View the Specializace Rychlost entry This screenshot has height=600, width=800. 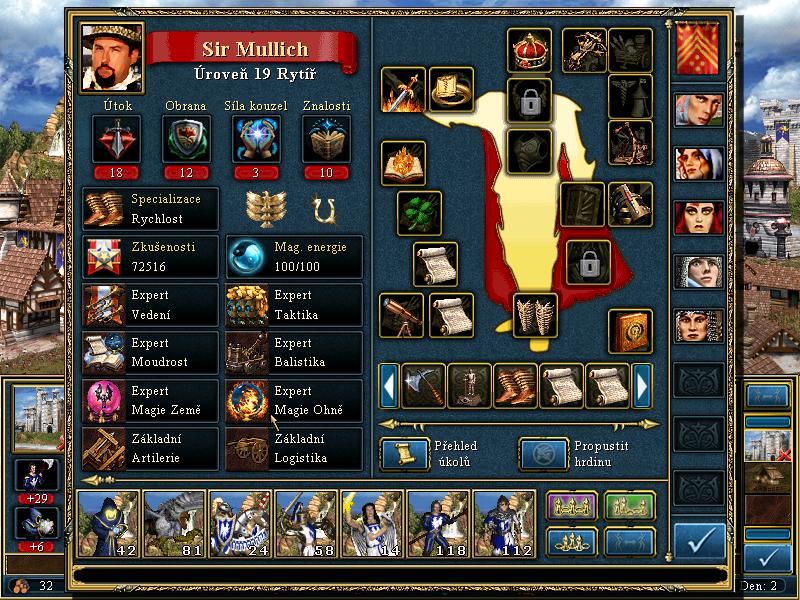[150, 209]
